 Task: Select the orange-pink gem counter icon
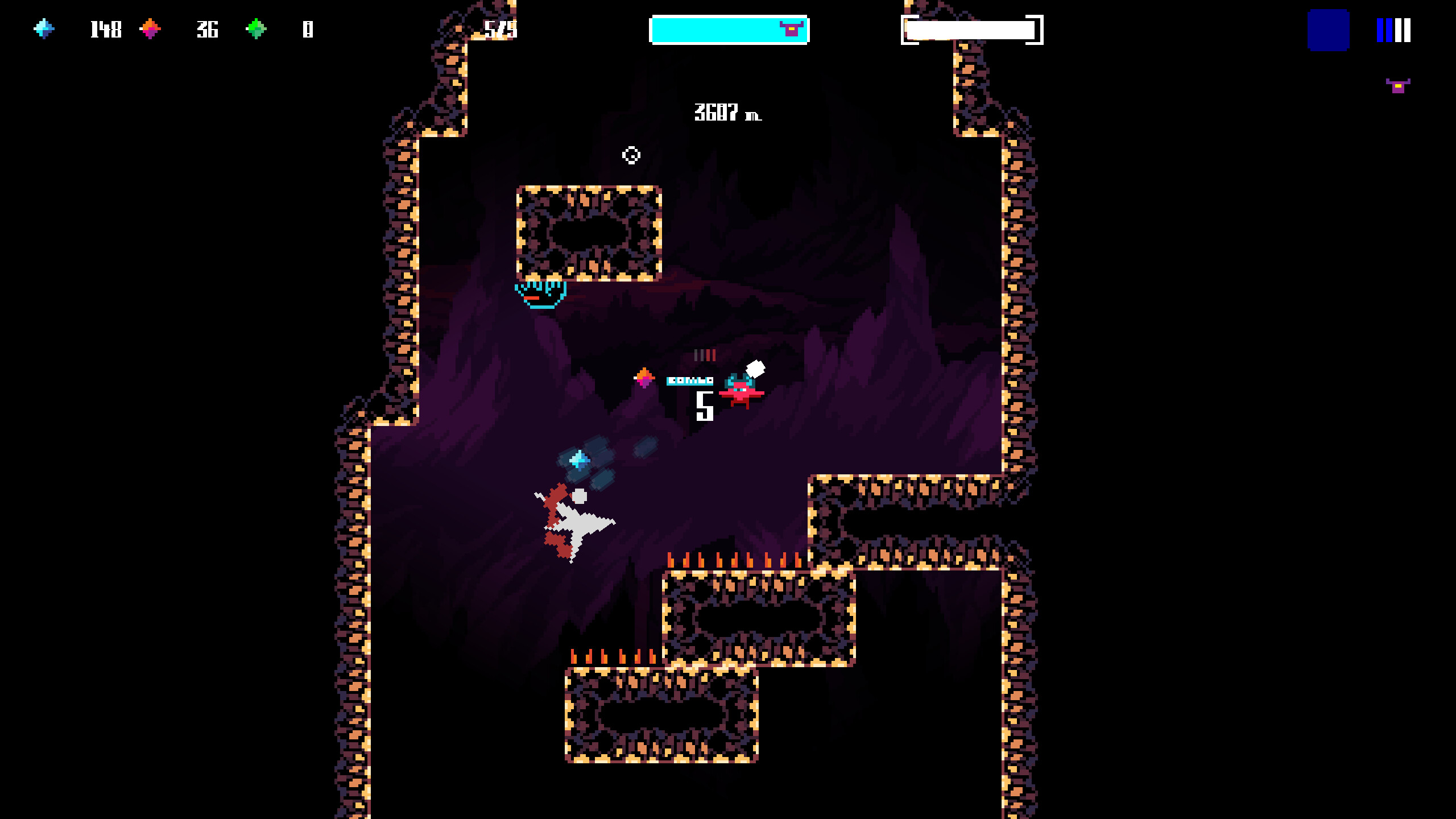coord(151,27)
